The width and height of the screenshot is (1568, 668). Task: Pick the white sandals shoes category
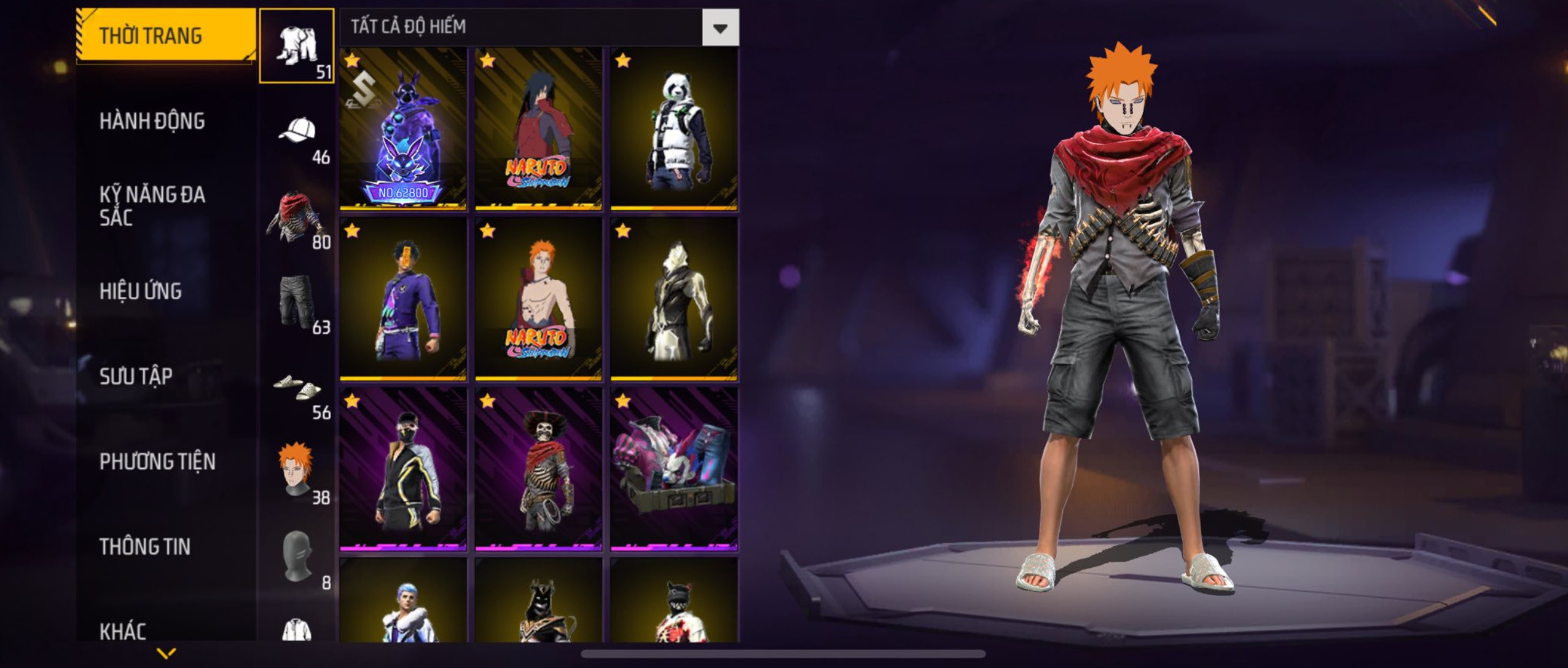(297, 387)
